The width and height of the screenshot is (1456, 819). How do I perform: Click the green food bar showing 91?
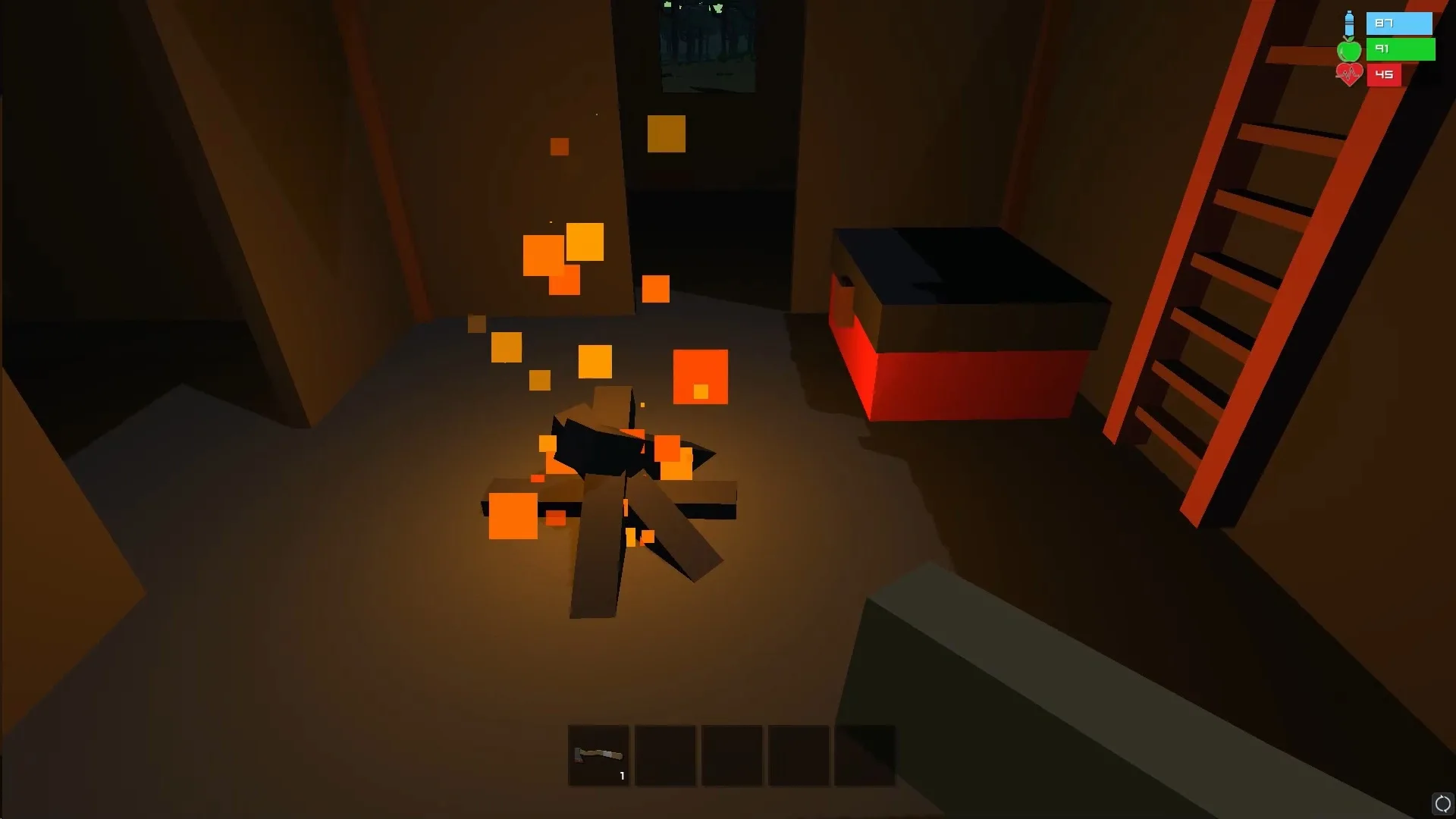pos(1399,49)
